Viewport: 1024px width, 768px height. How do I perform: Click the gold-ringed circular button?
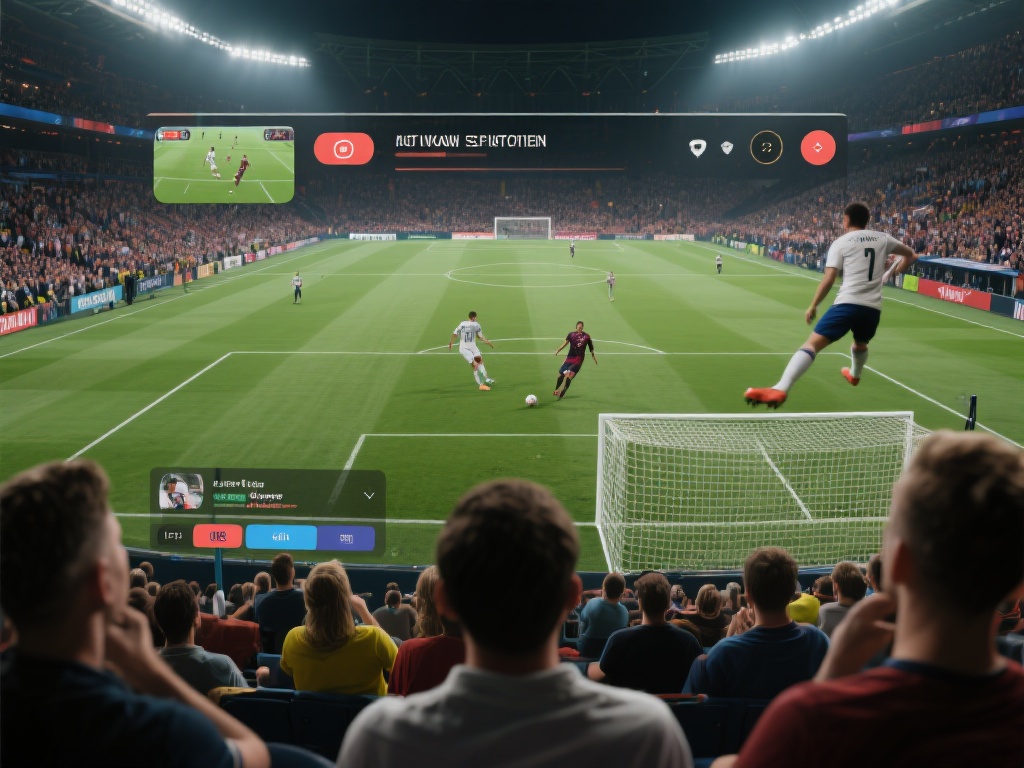pos(766,148)
